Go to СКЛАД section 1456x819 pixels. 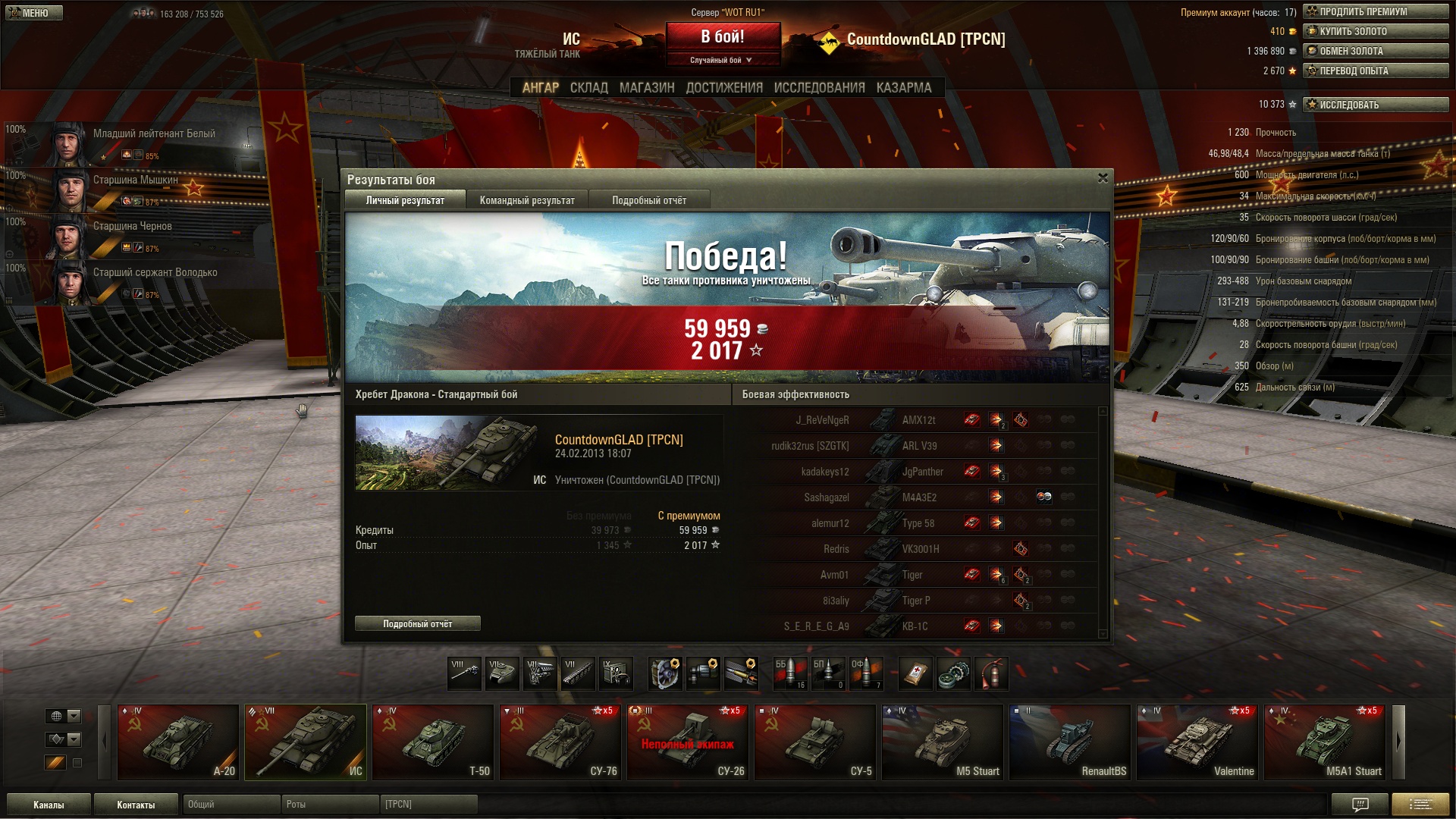coord(589,88)
